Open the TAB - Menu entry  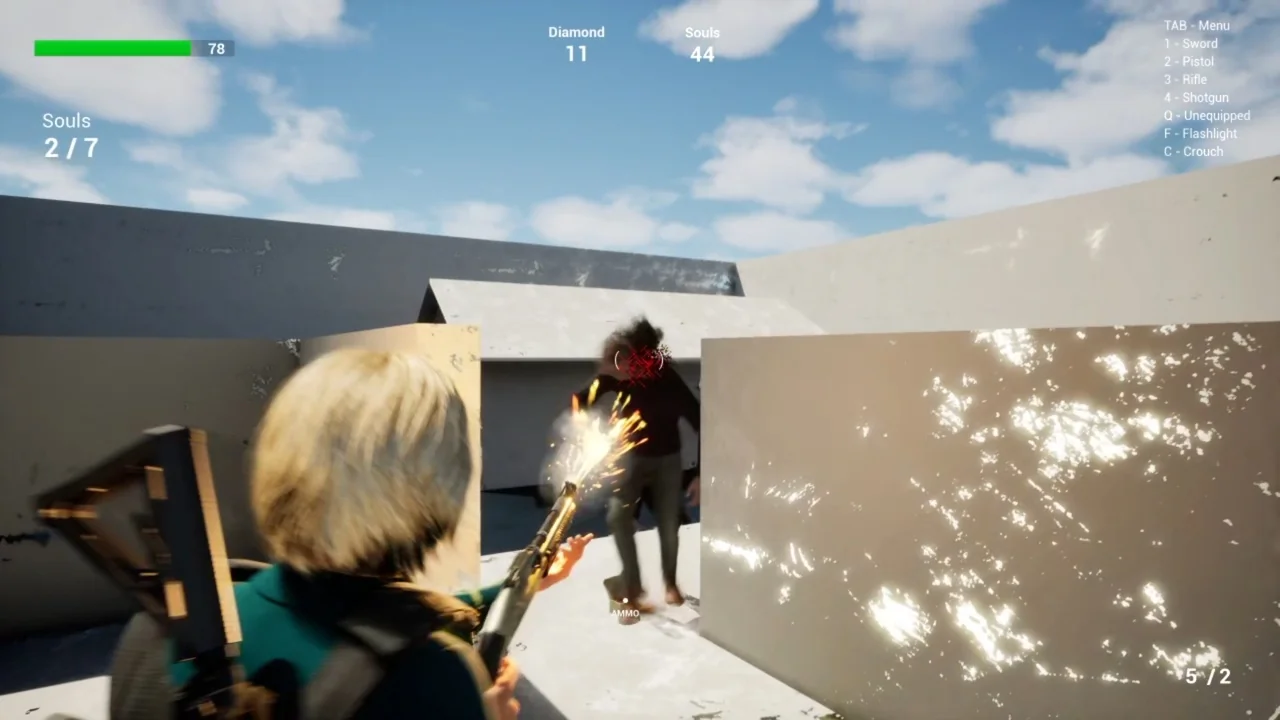(x=1196, y=25)
